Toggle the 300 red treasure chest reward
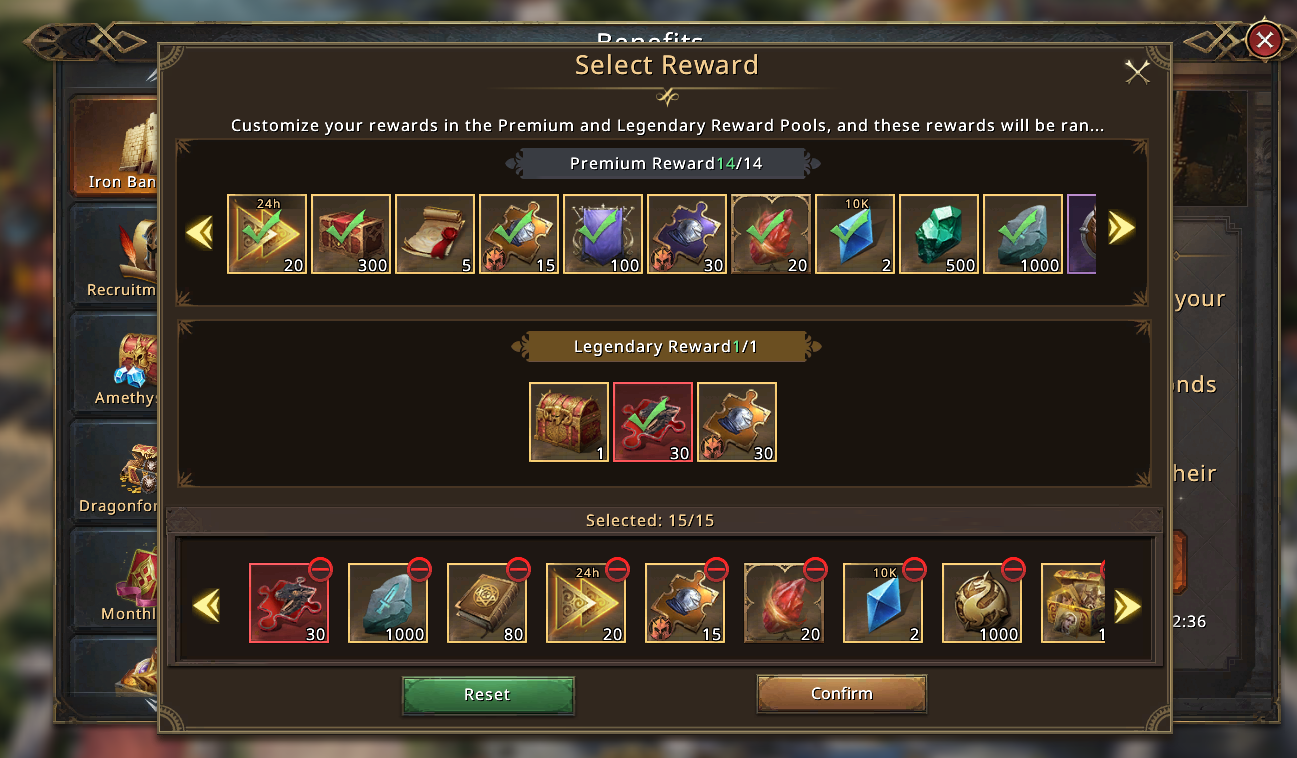Viewport: 1297px width, 758px height. [351, 234]
